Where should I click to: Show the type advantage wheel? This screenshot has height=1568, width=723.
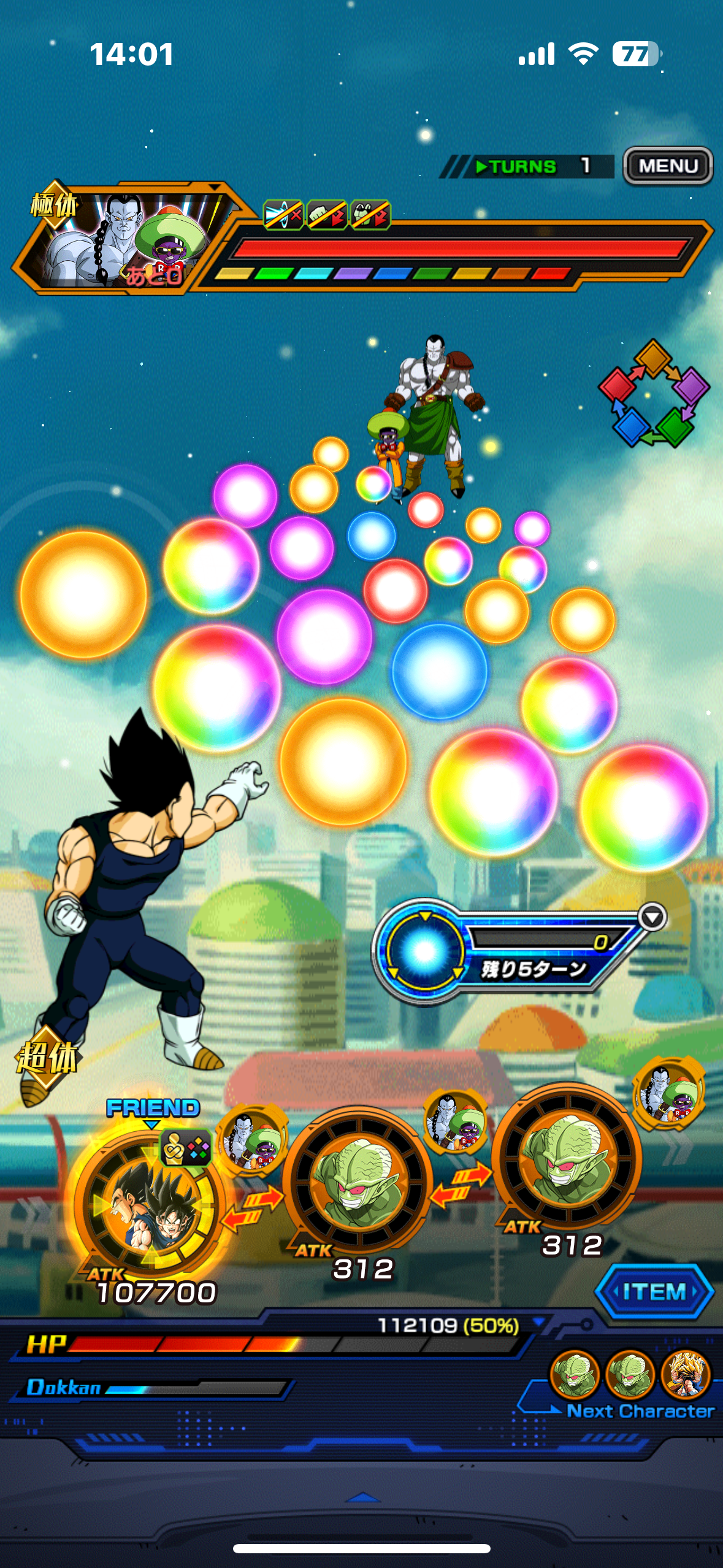(653, 393)
